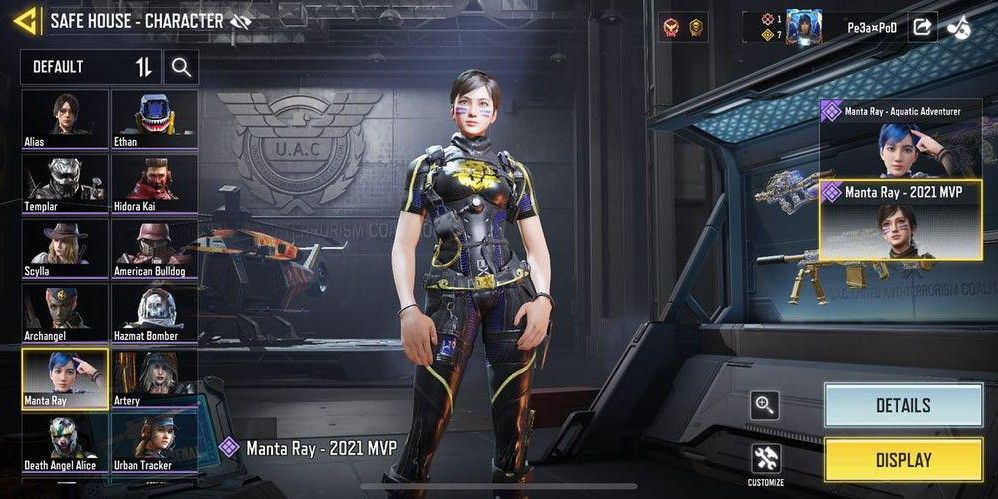Screen dimensions: 998x499
Task: Click the yellow DISPLAY button
Action: [x=903, y=460]
